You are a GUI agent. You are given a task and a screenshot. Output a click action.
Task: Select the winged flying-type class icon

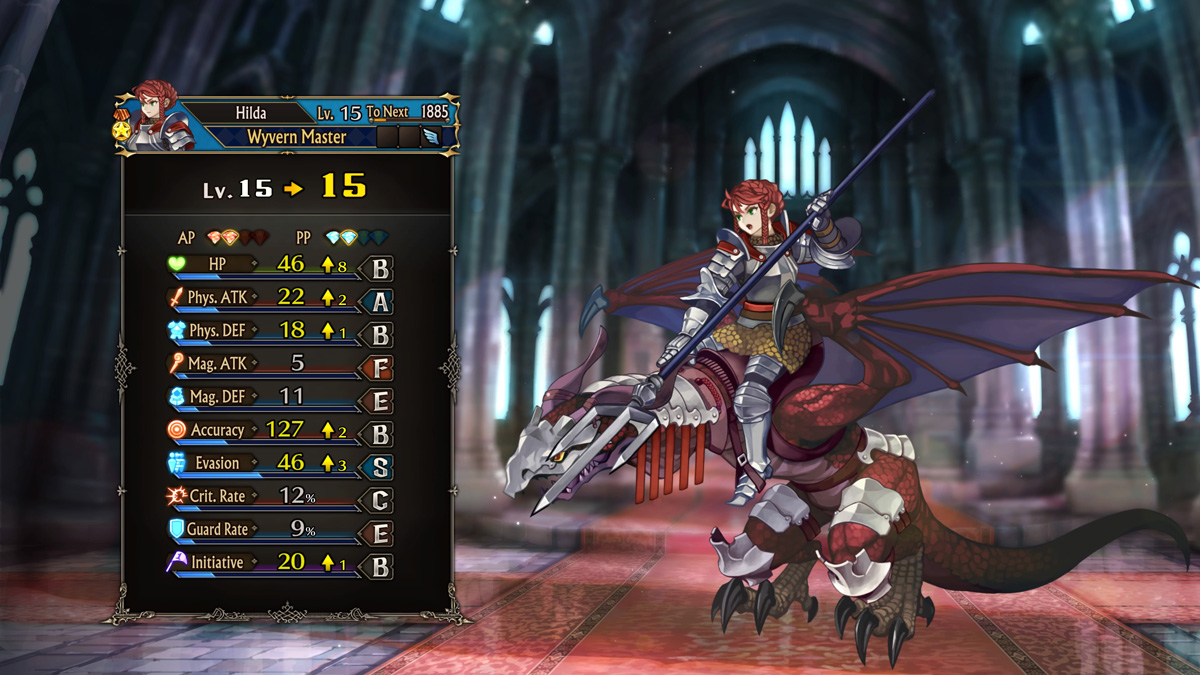point(431,137)
